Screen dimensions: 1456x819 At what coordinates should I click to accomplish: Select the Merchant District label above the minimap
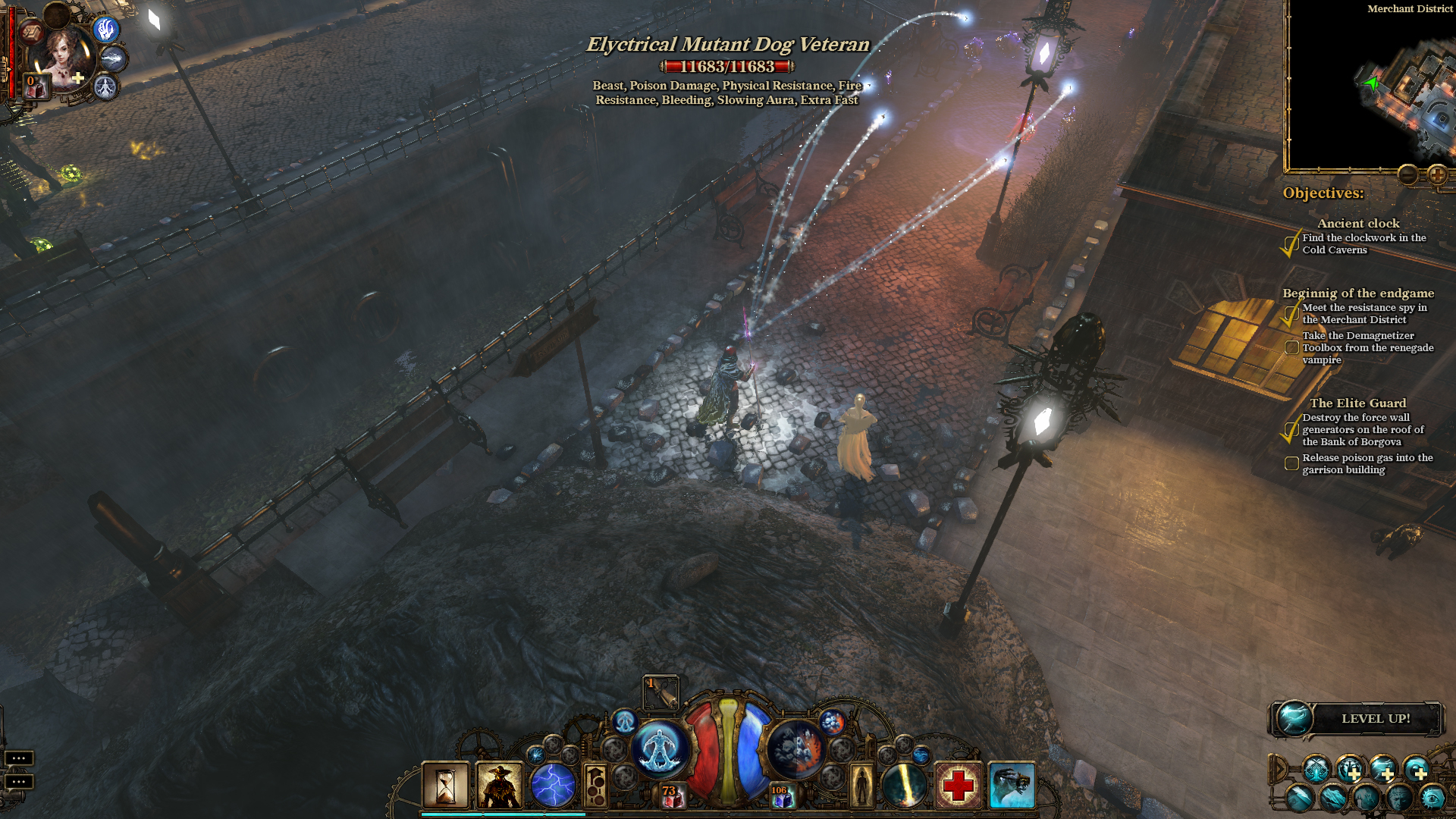pos(1409,9)
